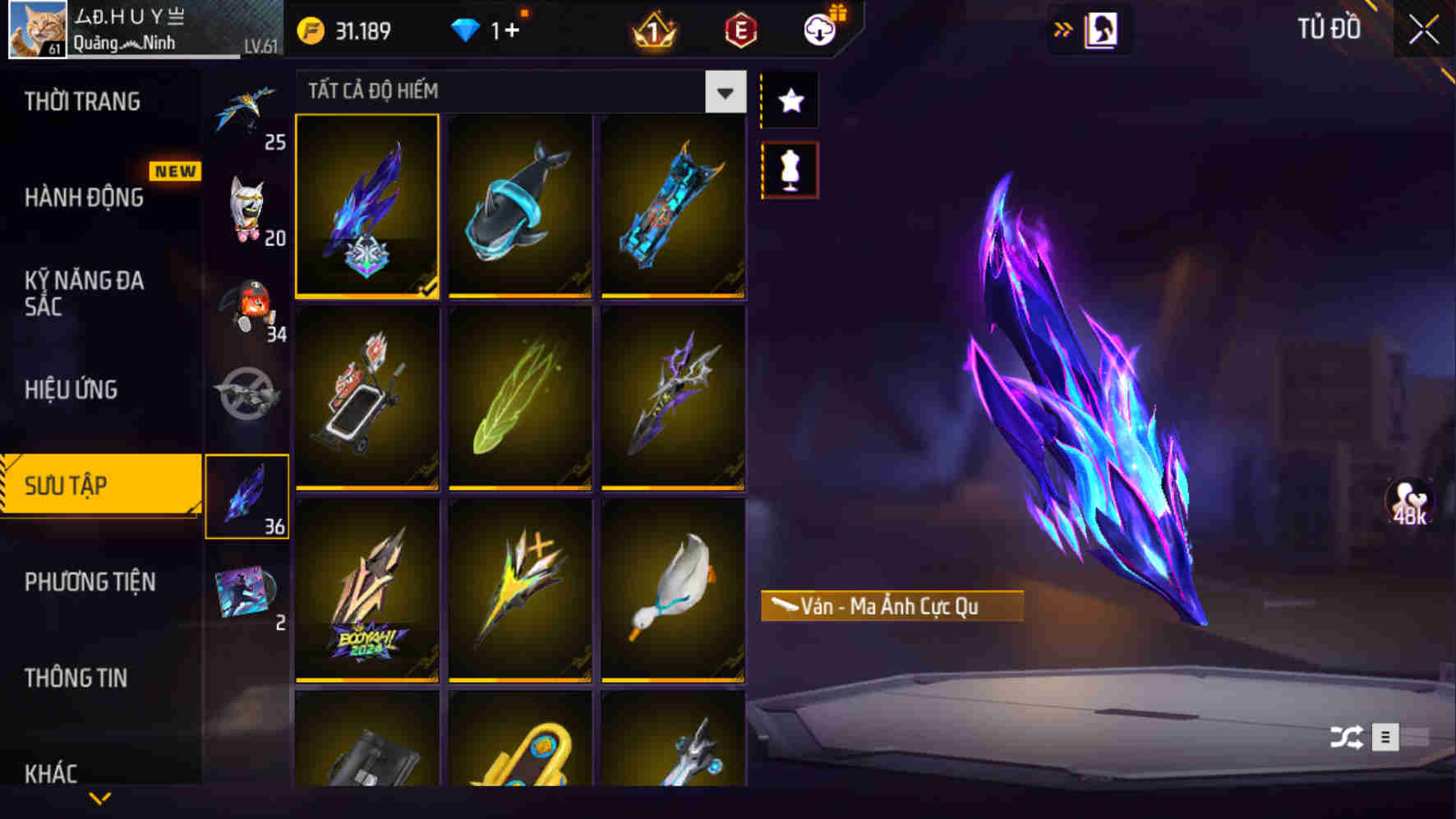
Task: Expand more categories via the bottom-left chevron
Action: [x=99, y=797]
